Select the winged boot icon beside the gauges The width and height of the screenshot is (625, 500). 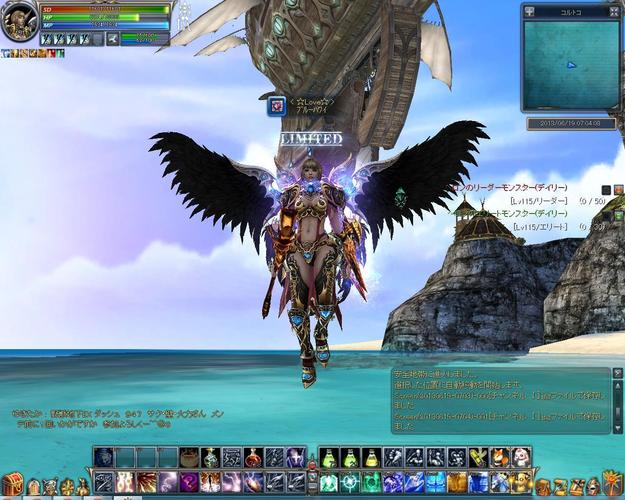[113, 39]
